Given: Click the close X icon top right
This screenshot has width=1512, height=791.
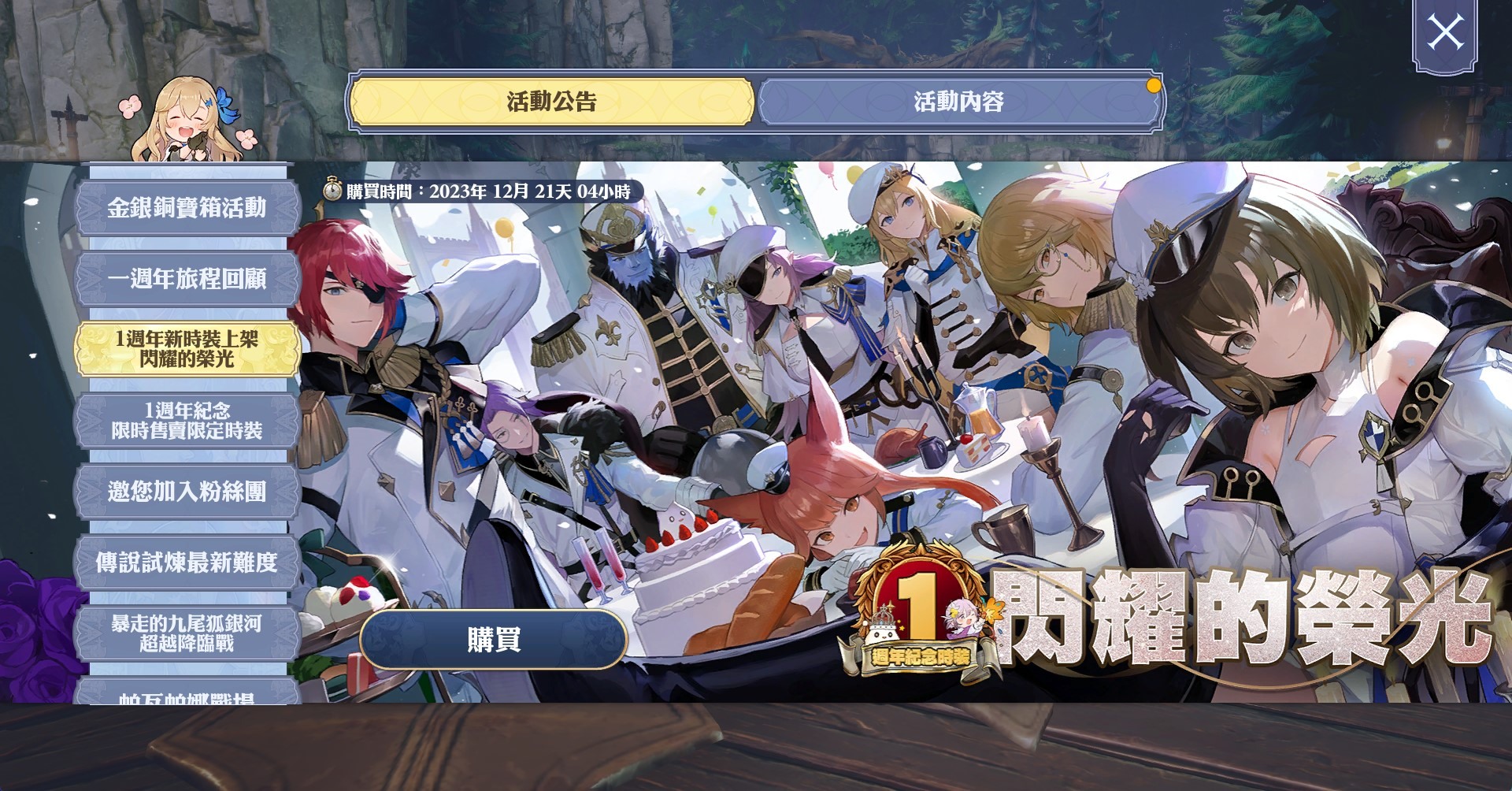Looking at the screenshot, I should click(x=1446, y=32).
